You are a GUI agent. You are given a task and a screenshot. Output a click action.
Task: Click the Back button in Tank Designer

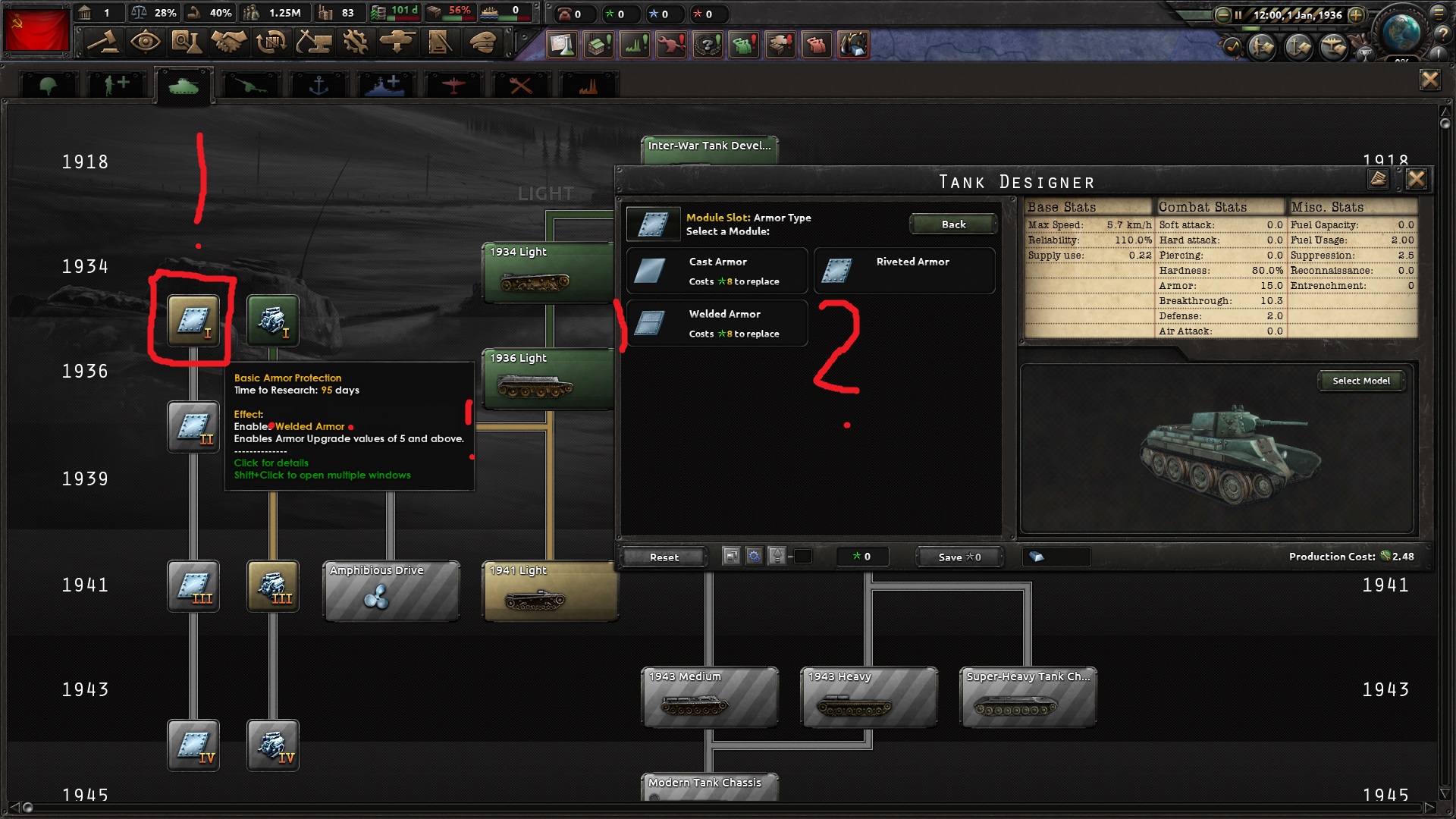tap(953, 224)
